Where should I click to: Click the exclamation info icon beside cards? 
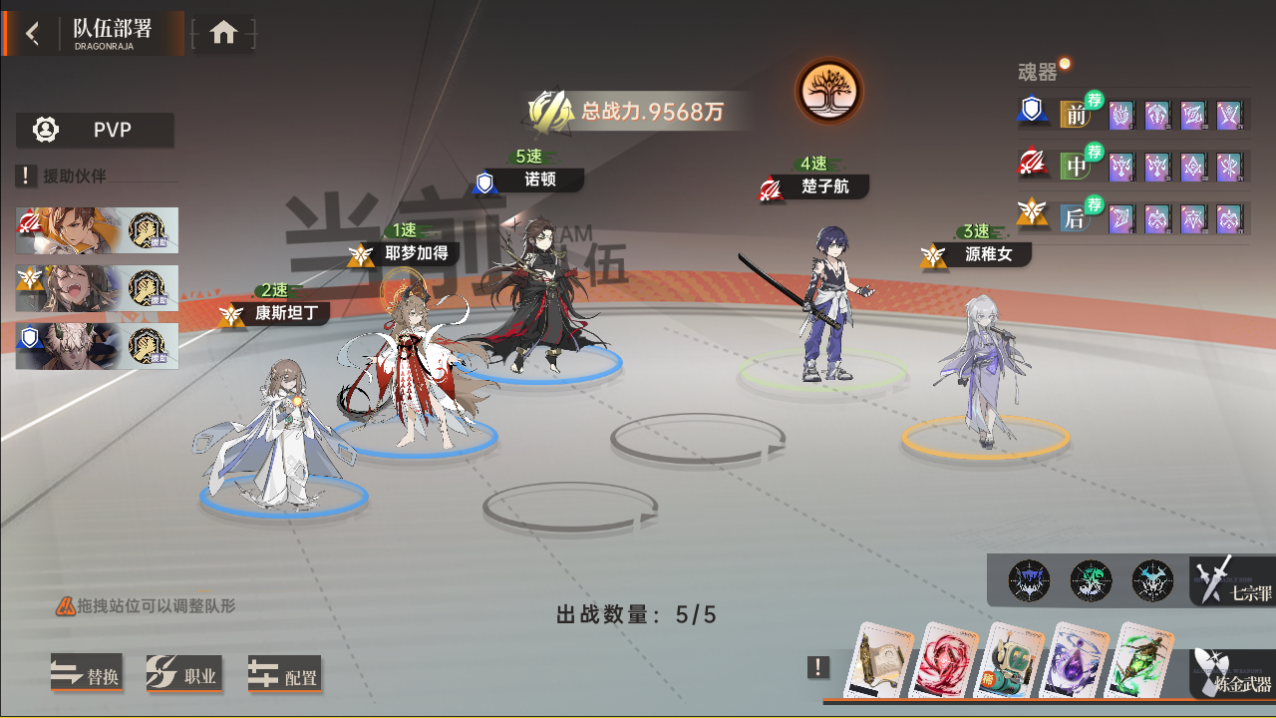(x=819, y=667)
